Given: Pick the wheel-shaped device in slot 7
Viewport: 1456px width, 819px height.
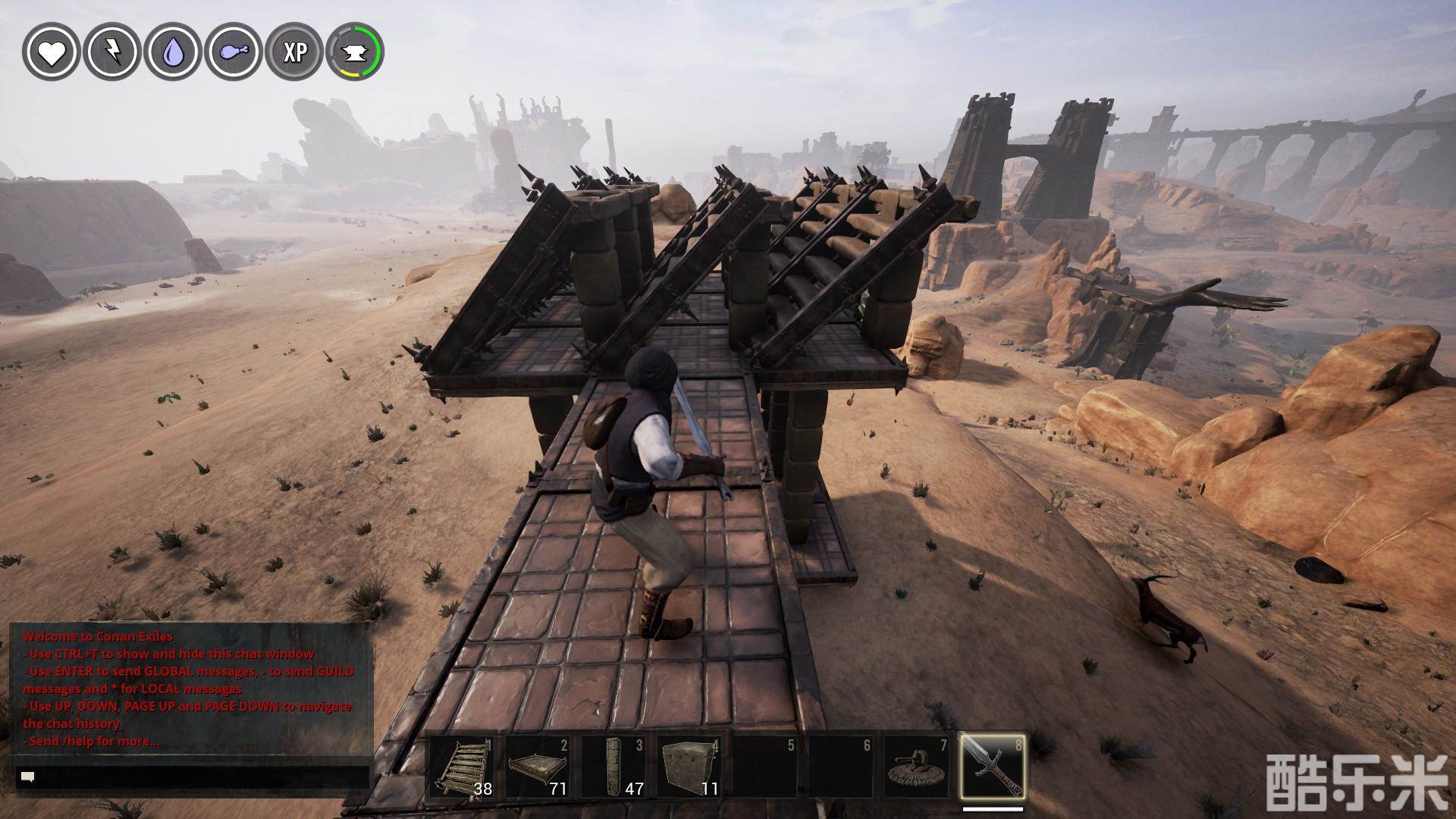Looking at the screenshot, I should tap(917, 767).
